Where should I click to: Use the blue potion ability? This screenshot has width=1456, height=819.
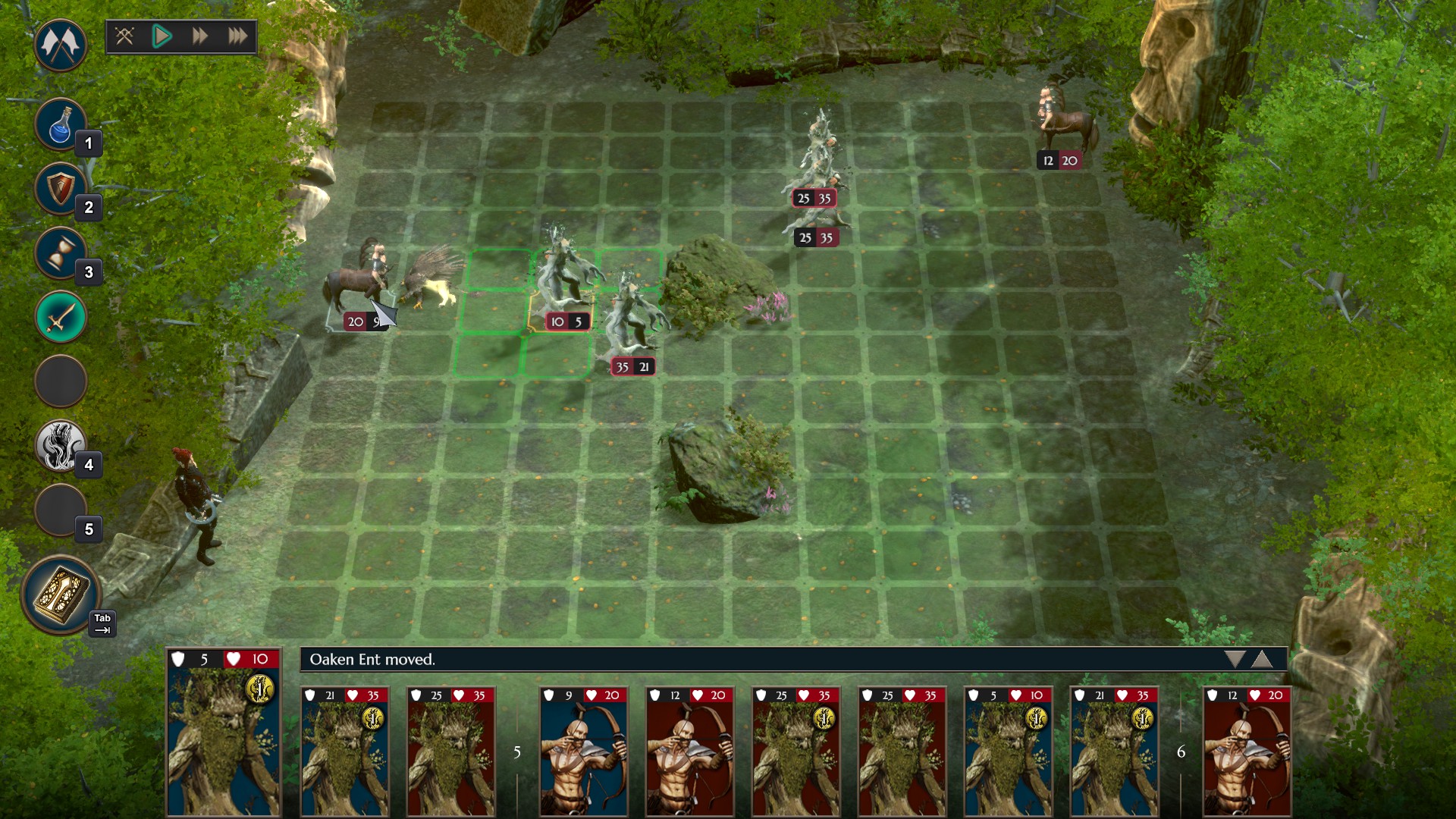point(60,124)
